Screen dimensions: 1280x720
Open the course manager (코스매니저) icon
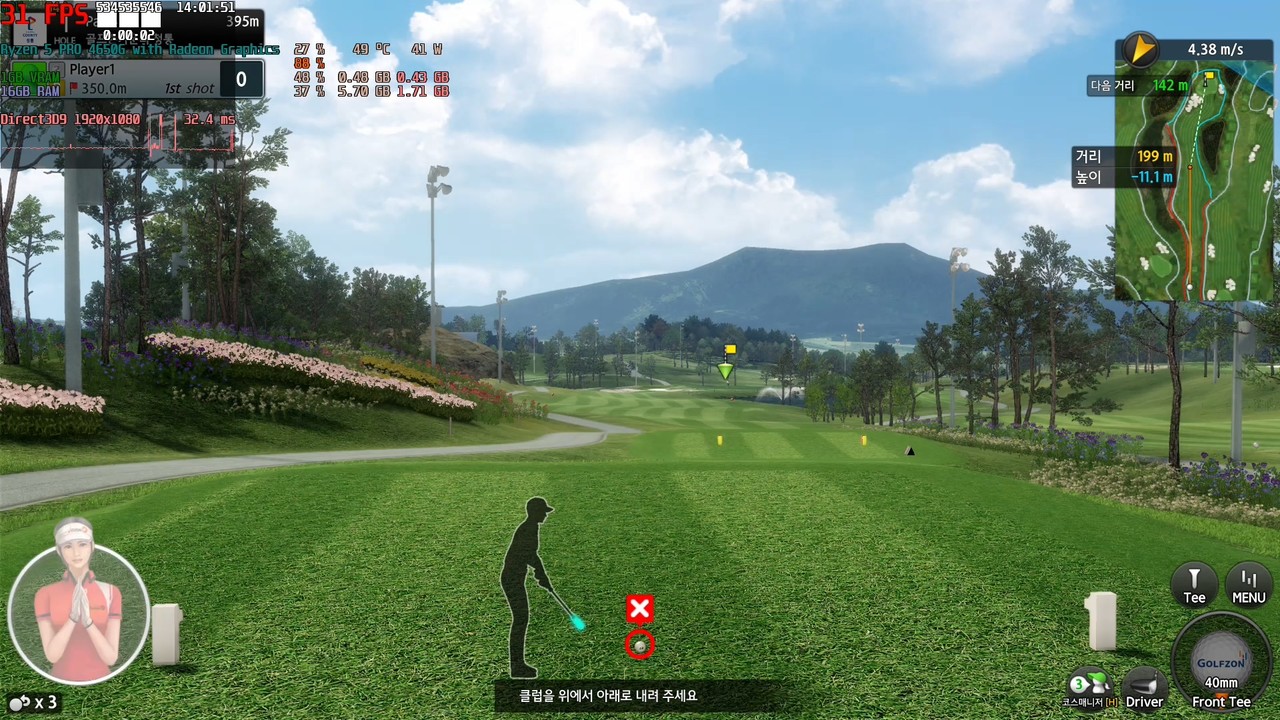[1089, 688]
